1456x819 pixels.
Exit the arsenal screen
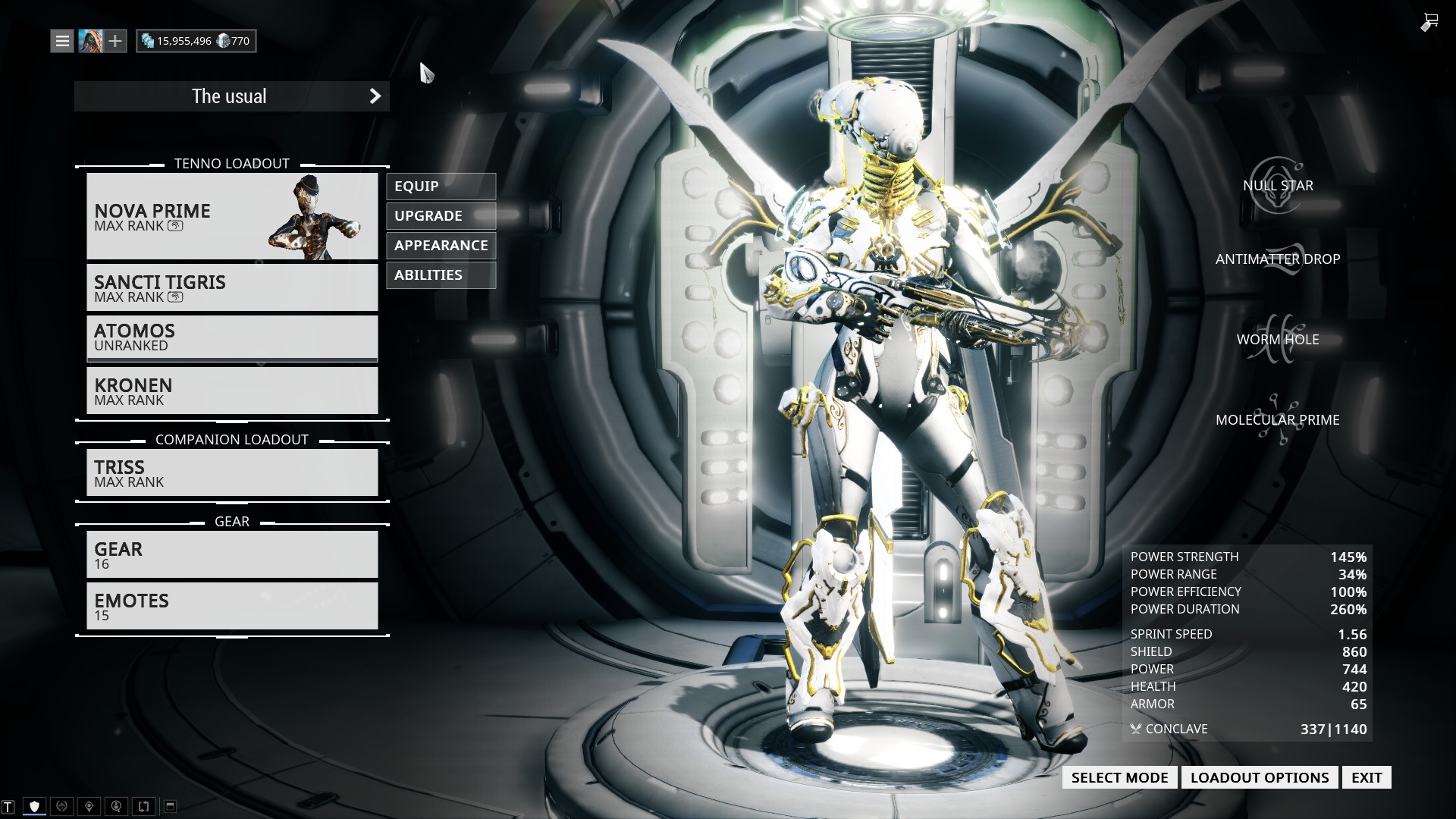pos(1367,777)
